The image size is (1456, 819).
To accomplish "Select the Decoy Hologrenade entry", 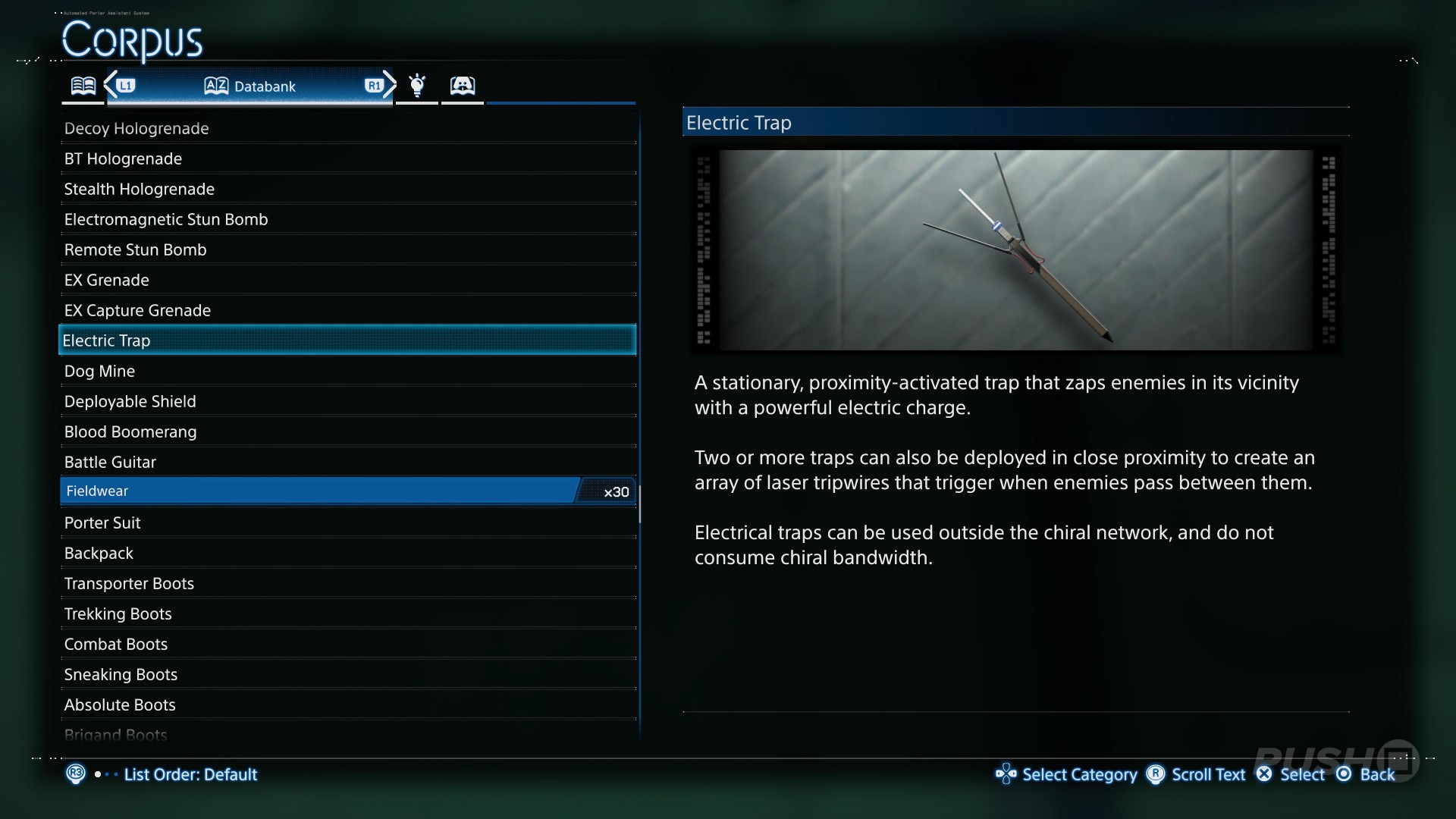I will 136,128.
